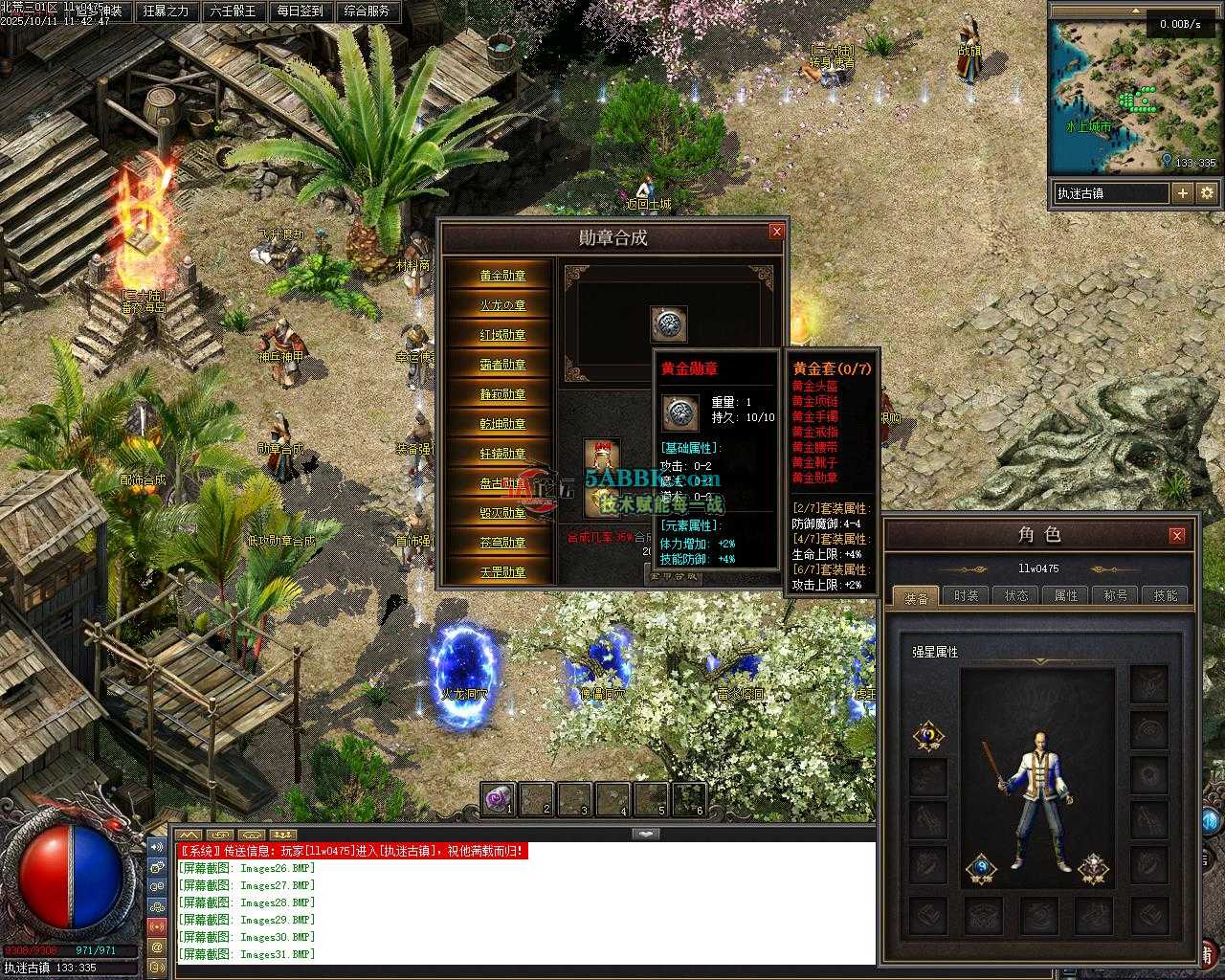The width and height of the screenshot is (1225, 980).
Task: Open the gear settings button beside the map name
Action: [x=1207, y=193]
